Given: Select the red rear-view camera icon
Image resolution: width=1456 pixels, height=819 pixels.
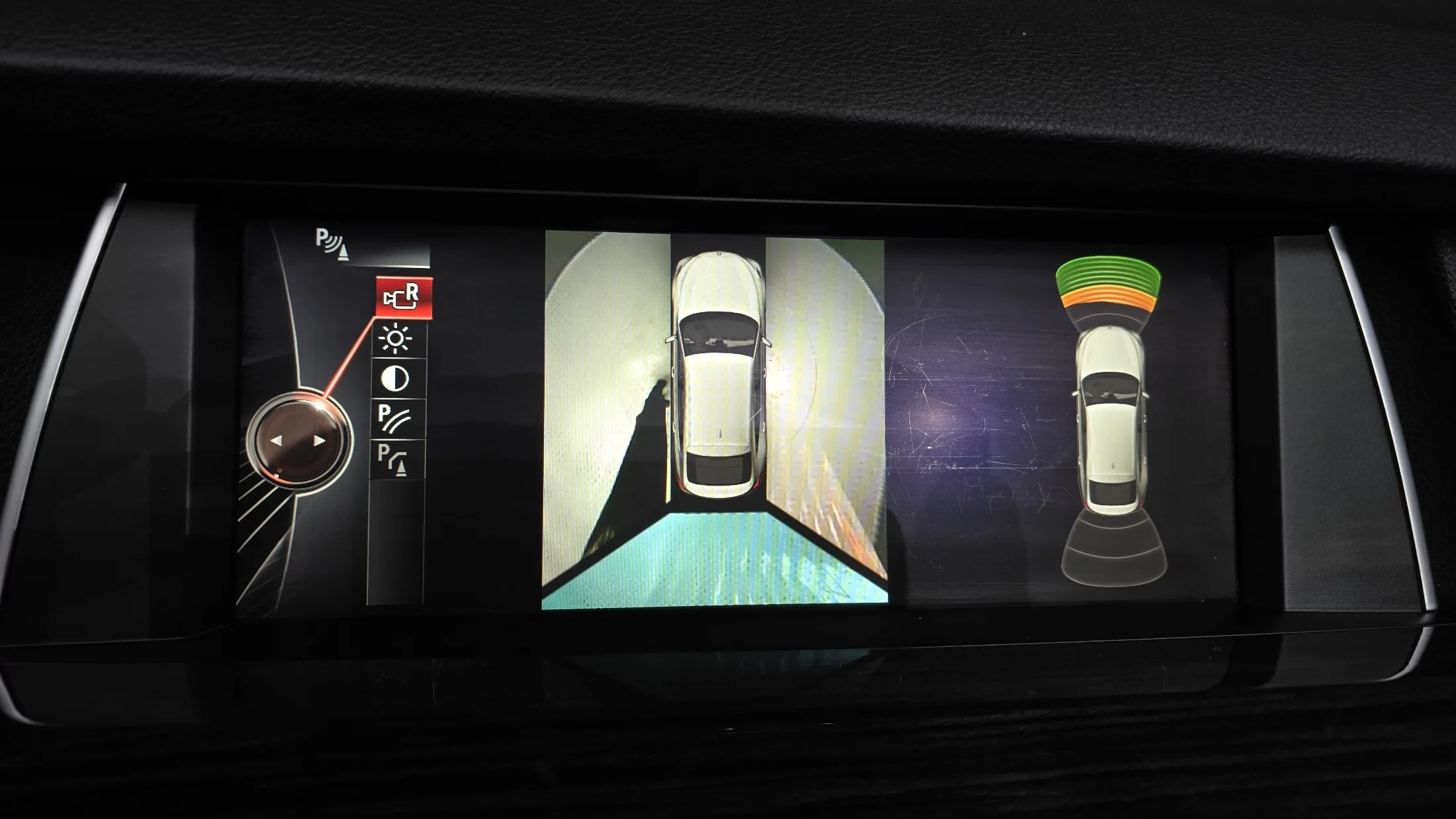Looking at the screenshot, I should (404, 297).
